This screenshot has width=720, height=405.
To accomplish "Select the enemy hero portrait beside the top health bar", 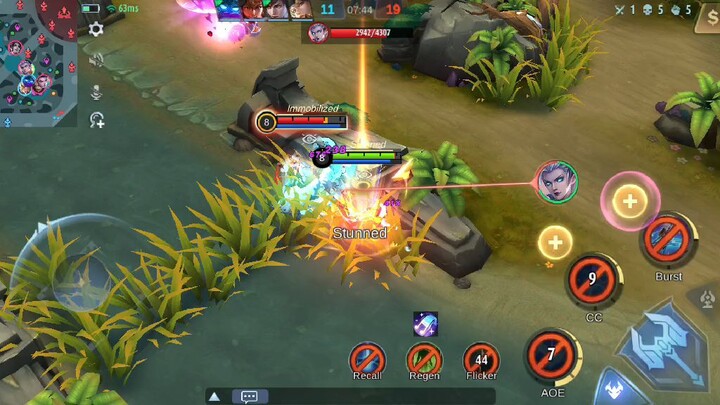I will (318, 32).
